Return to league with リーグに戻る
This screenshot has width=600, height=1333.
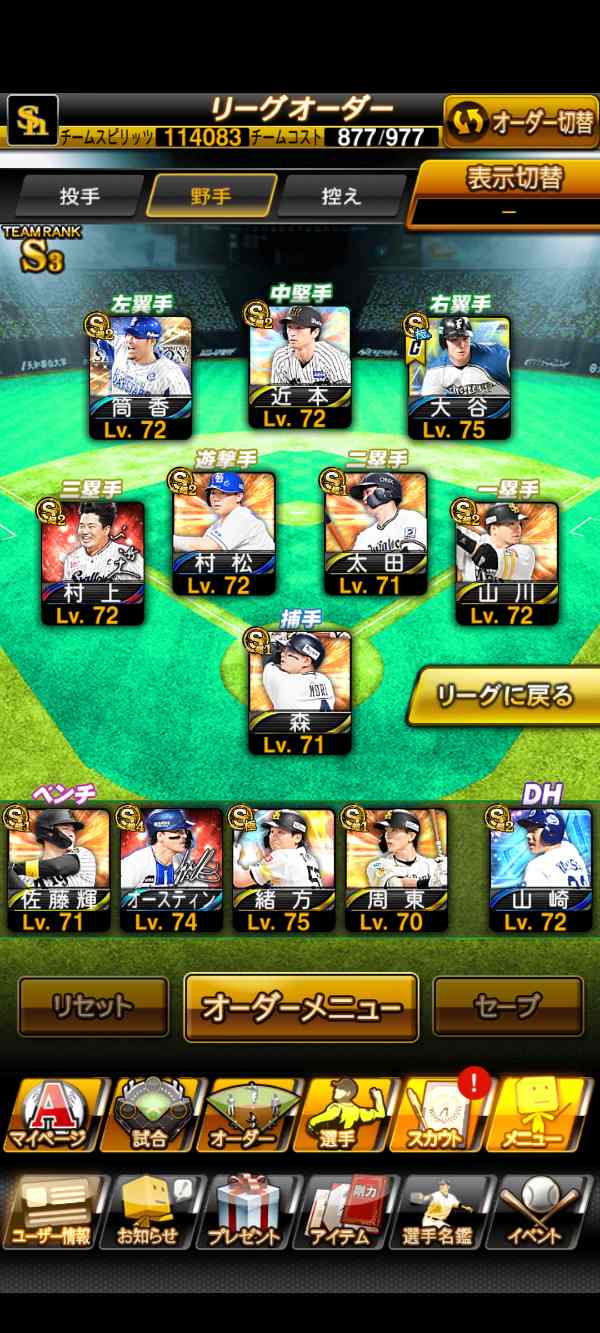pos(505,694)
